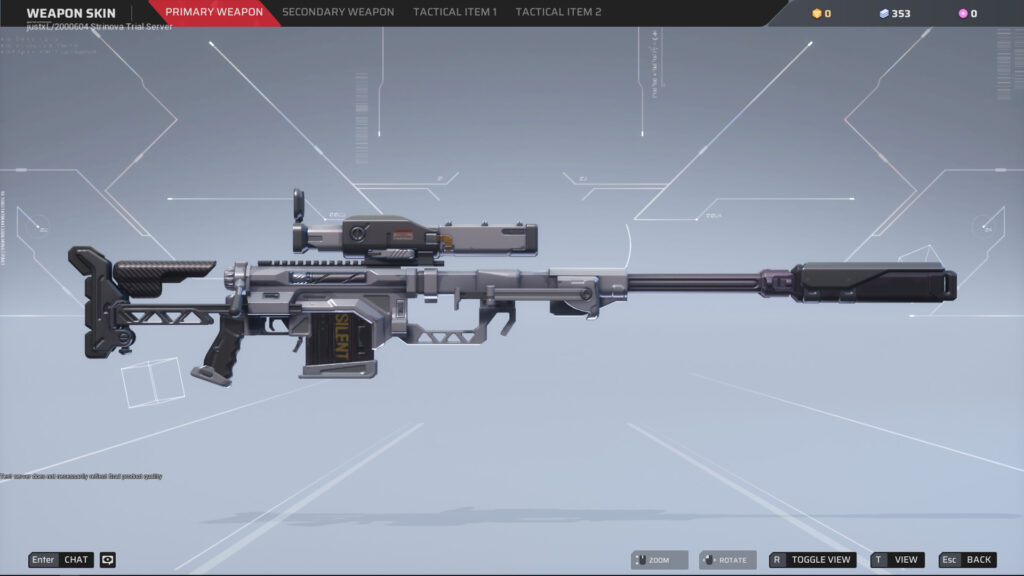The width and height of the screenshot is (1024, 576).
Task: Select the blue crystal currency counter
Action: tap(894, 13)
